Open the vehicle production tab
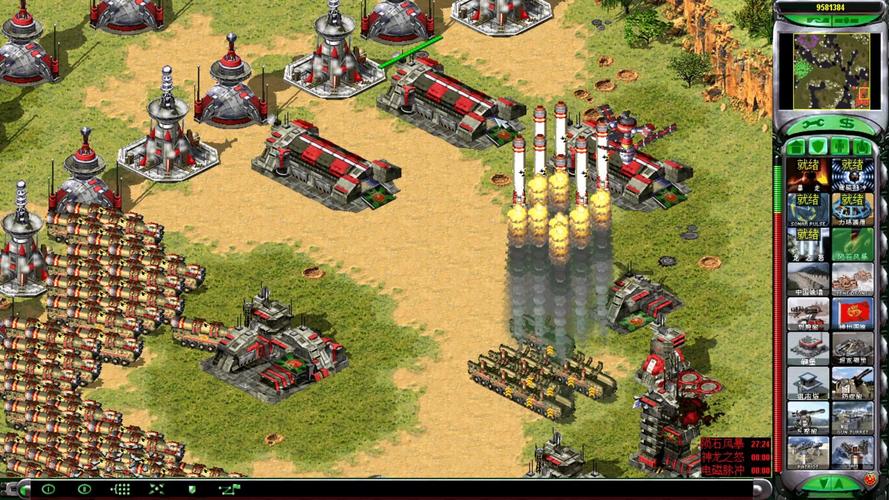889x500 pixels. [863, 146]
